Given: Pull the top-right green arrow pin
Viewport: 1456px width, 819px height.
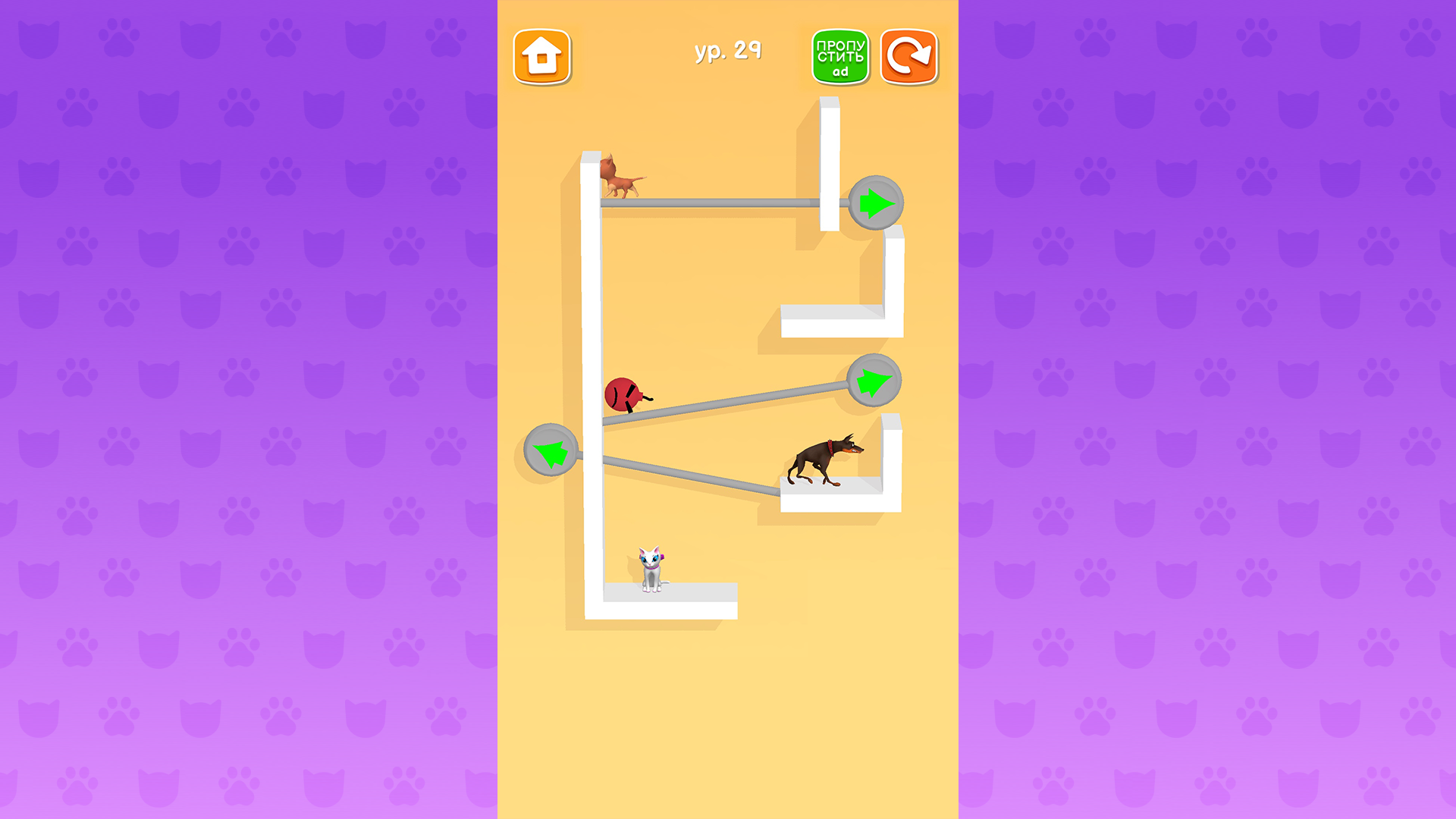Looking at the screenshot, I should (876, 202).
